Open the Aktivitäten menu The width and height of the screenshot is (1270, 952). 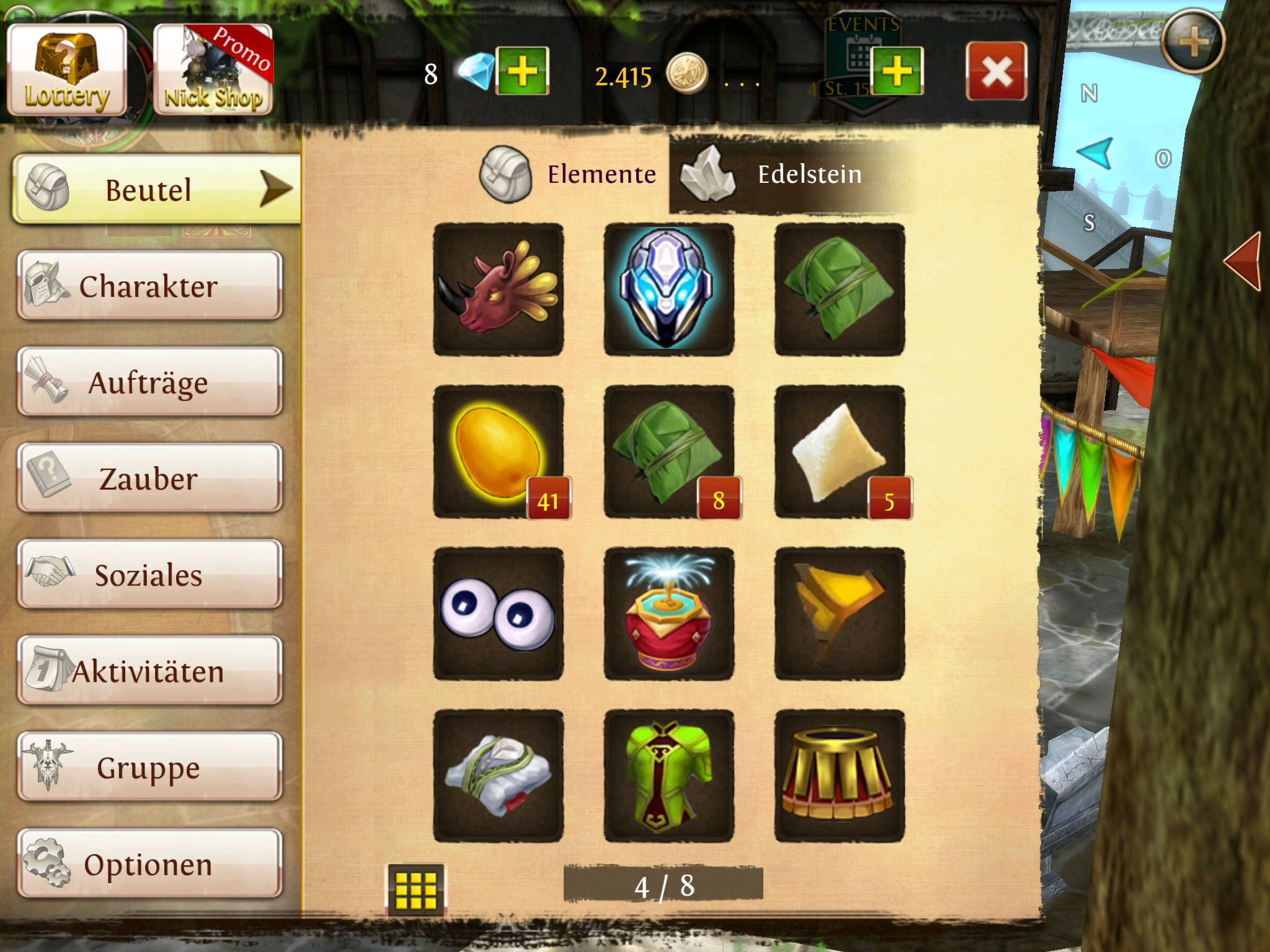149,671
